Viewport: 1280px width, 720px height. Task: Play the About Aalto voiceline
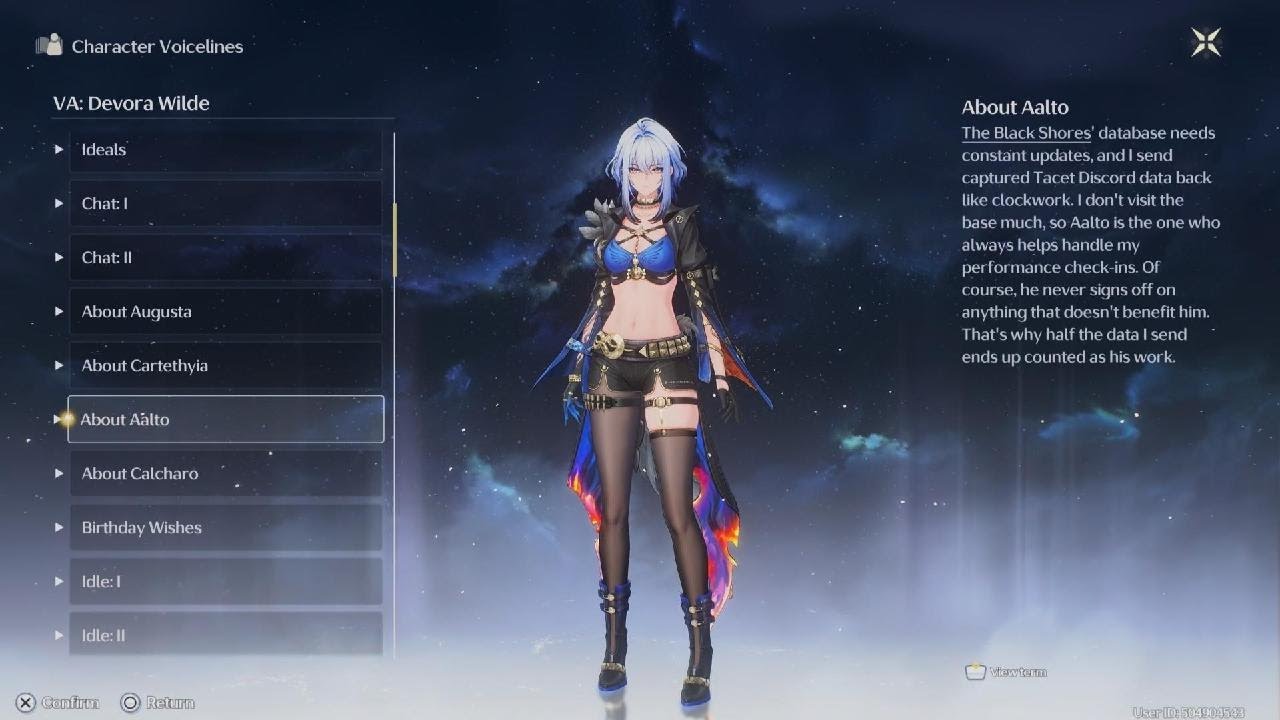click(225, 420)
